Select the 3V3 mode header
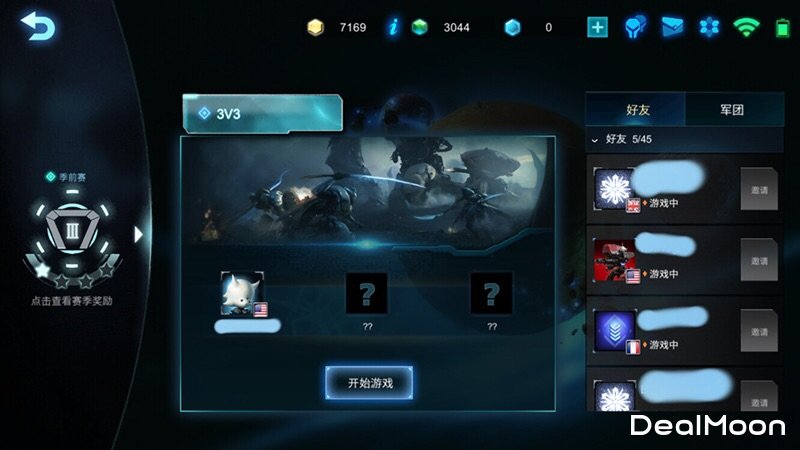 point(262,113)
